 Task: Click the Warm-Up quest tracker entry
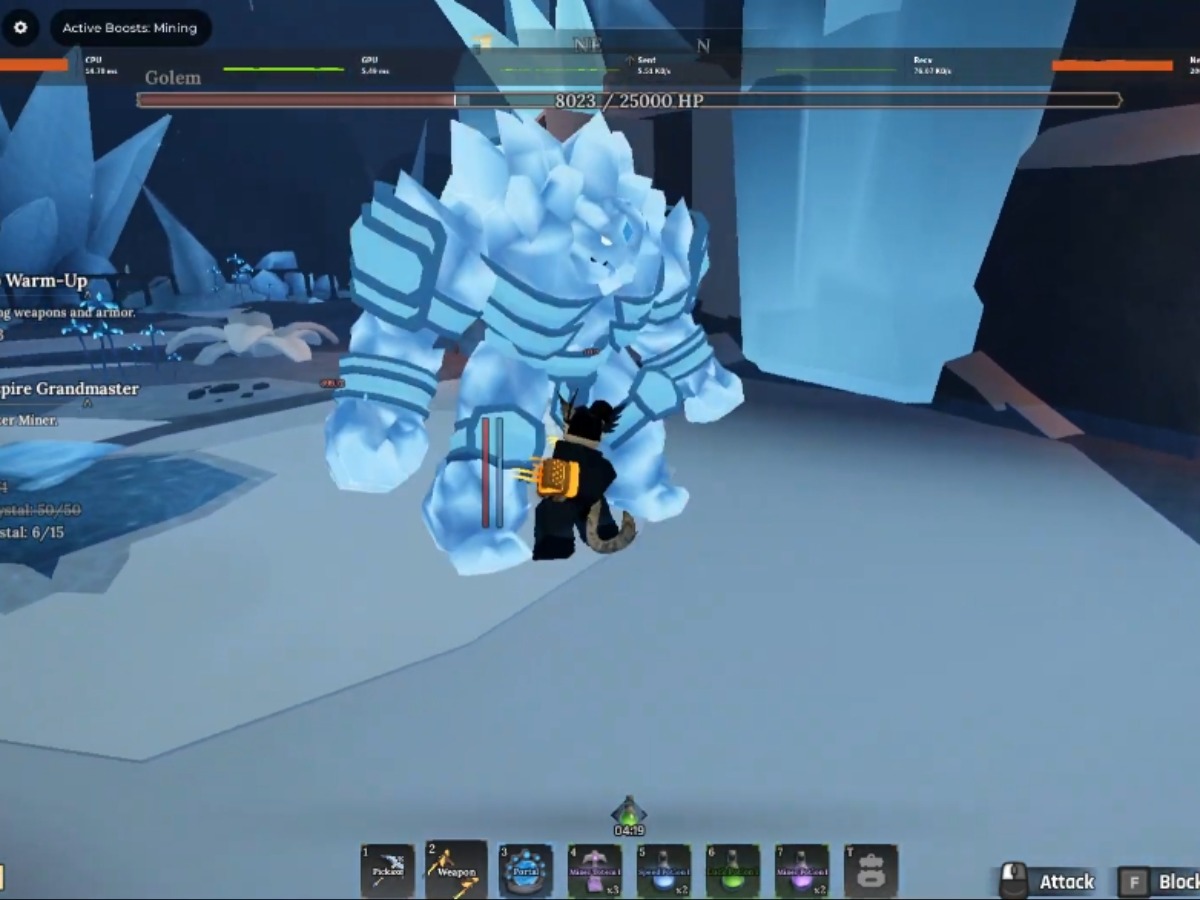pos(46,281)
